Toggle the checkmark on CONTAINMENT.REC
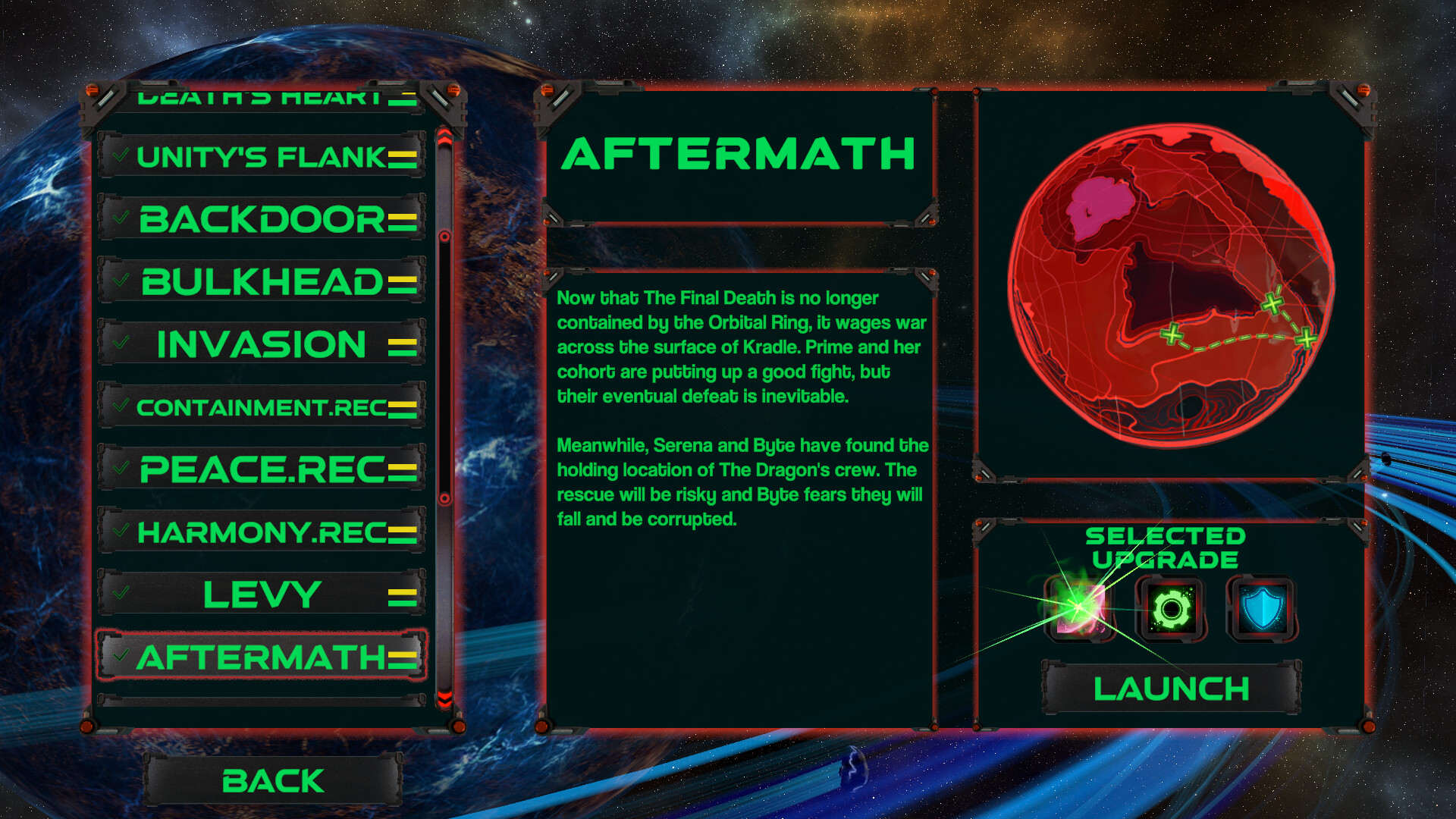 click(119, 405)
